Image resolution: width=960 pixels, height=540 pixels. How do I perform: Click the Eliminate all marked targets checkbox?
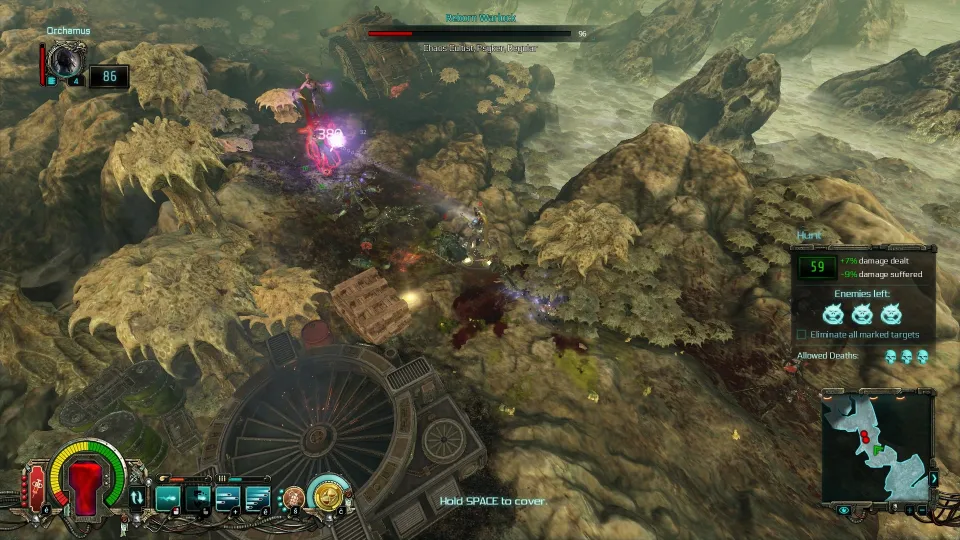coord(802,334)
